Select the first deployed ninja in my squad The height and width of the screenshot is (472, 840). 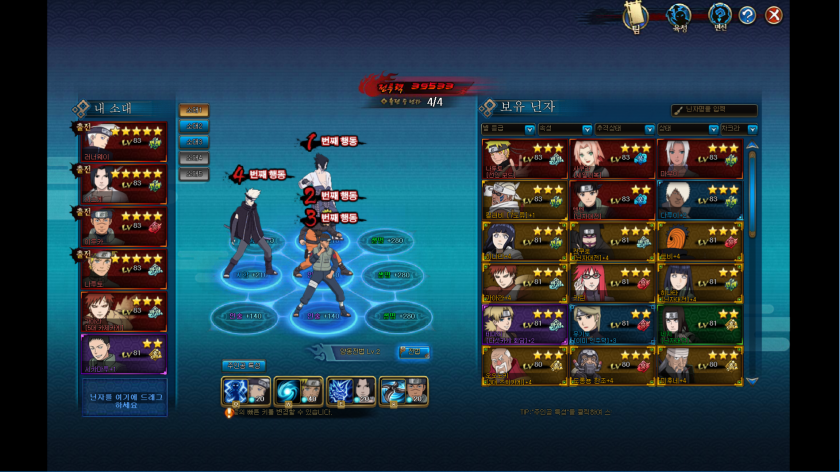pos(124,142)
